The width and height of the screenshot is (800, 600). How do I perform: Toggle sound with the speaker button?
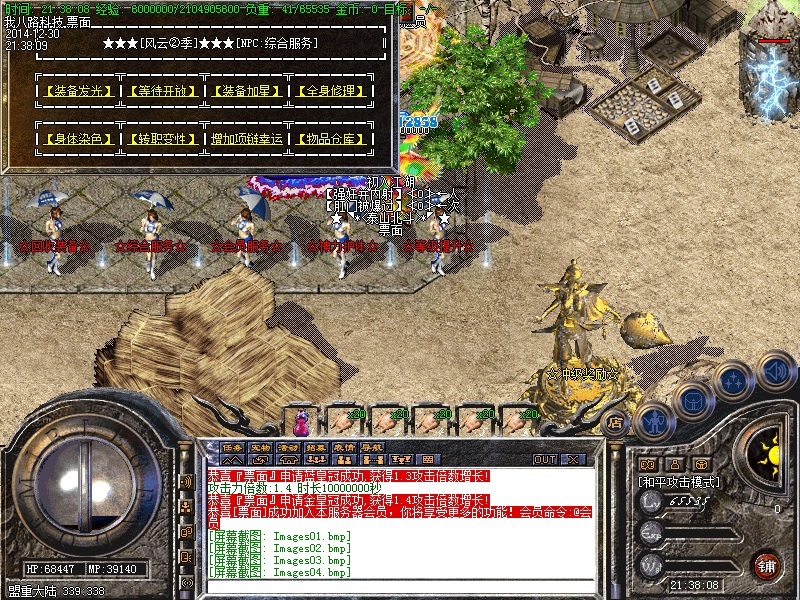(x=775, y=370)
